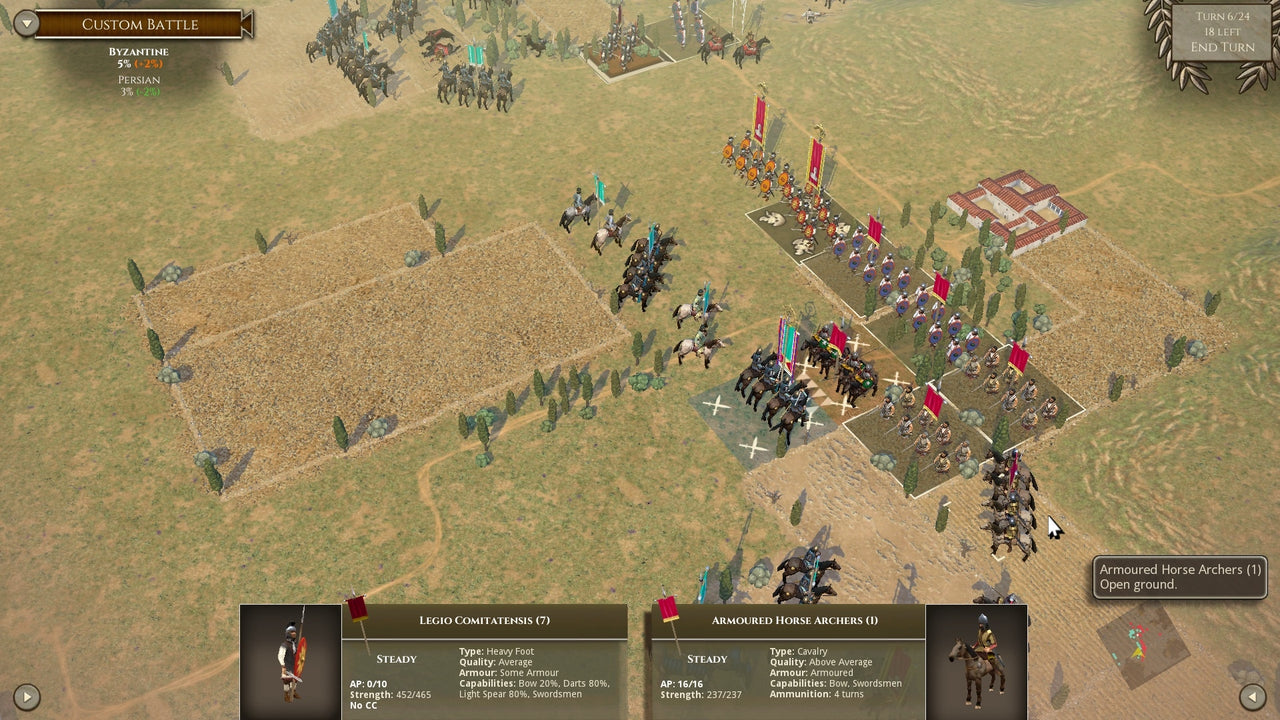Image resolution: width=1280 pixels, height=720 pixels.
Task: Click the Armoured Horse Archers tooltip box
Action: pyautogui.click(x=1180, y=578)
